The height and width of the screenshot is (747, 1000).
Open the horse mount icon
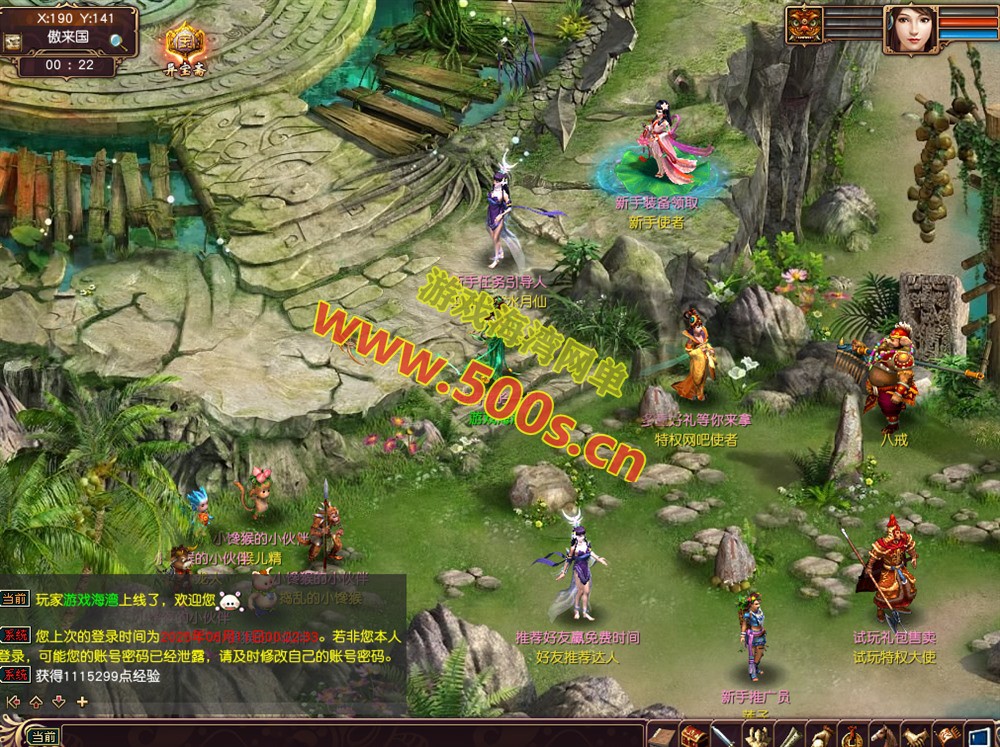(x=884, y=737)
